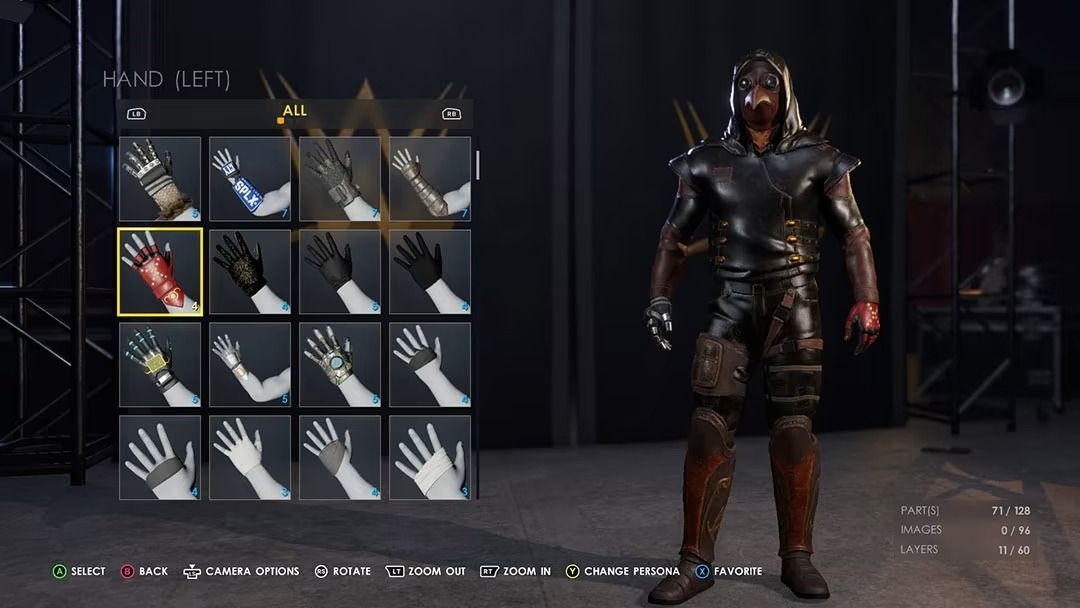The height and width of the screenshot is (608, 1080).
Task: Click the hand list scrollbar
Action: click(x=478, y=166)
